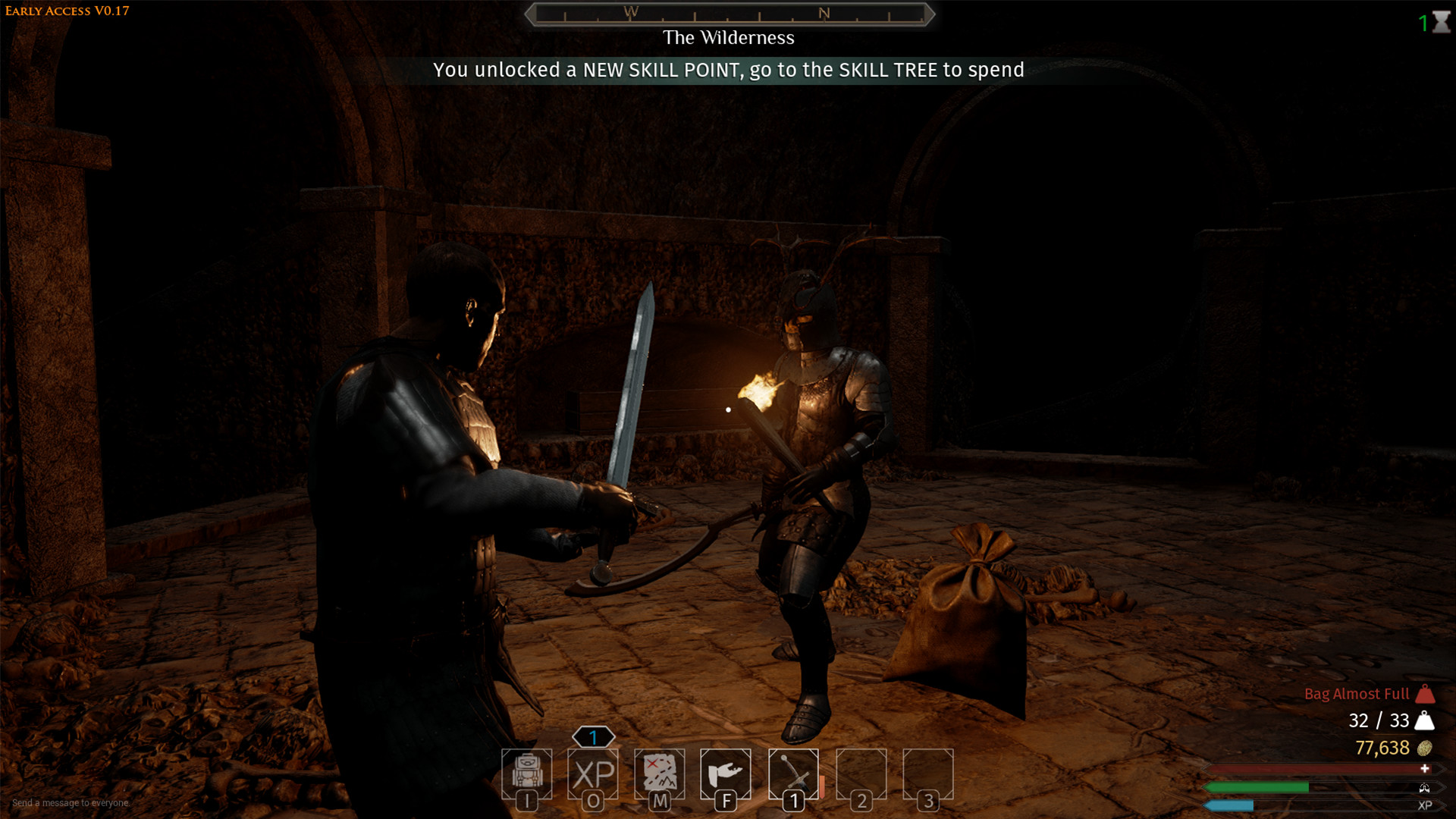Screen dimensions: 1456x819
Task: Select the sword in hotbar slot 1
Action: pyautogui.click(x=792, y=775)
